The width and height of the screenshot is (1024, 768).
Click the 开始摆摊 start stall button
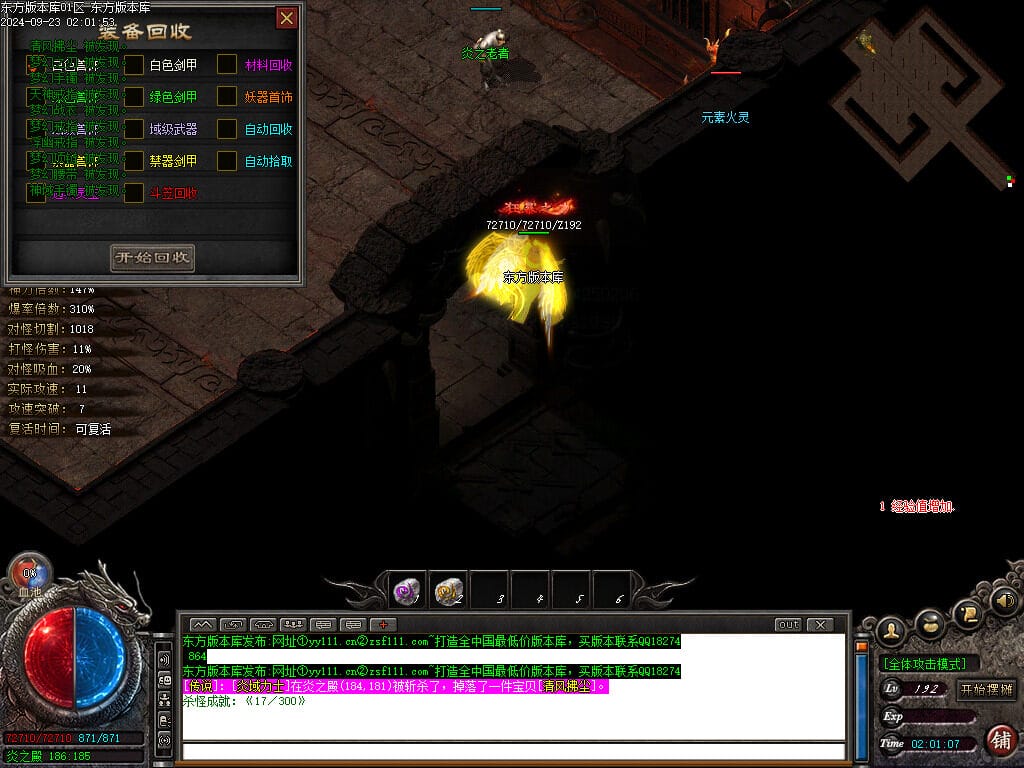[986, 689]
